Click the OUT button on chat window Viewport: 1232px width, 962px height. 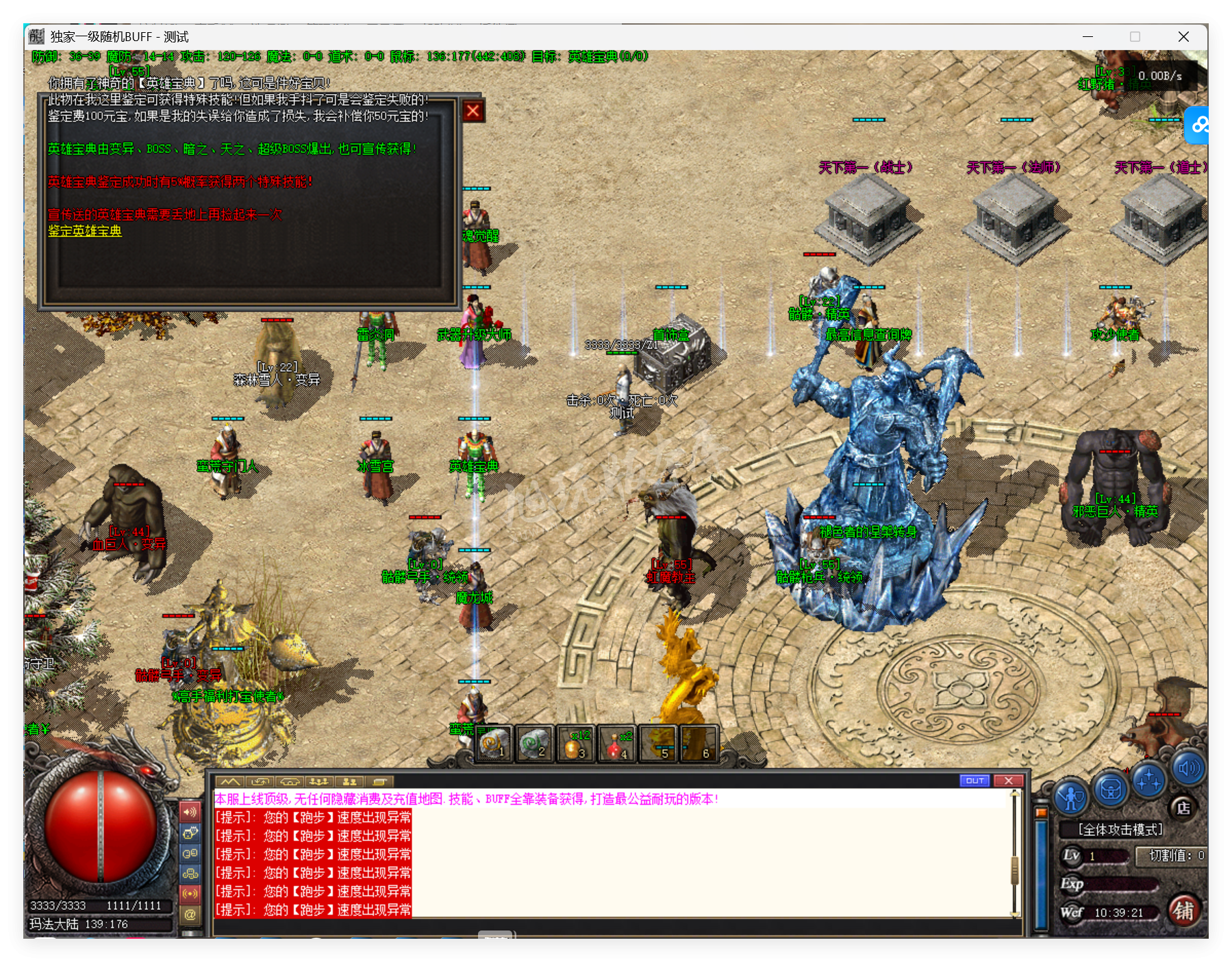tap(975, 780)
